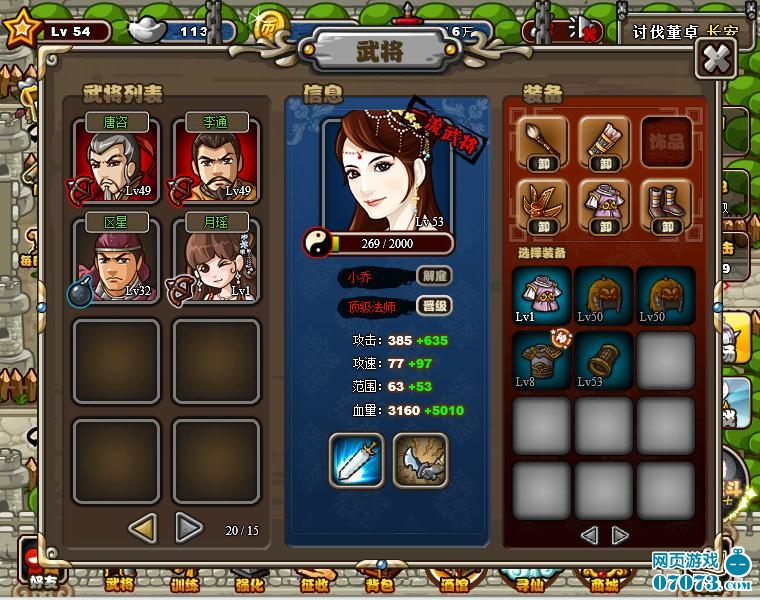This screenshot has height=600, width=760.
Task: Select general 李通 from the list
Action: (x=216, y=161)
